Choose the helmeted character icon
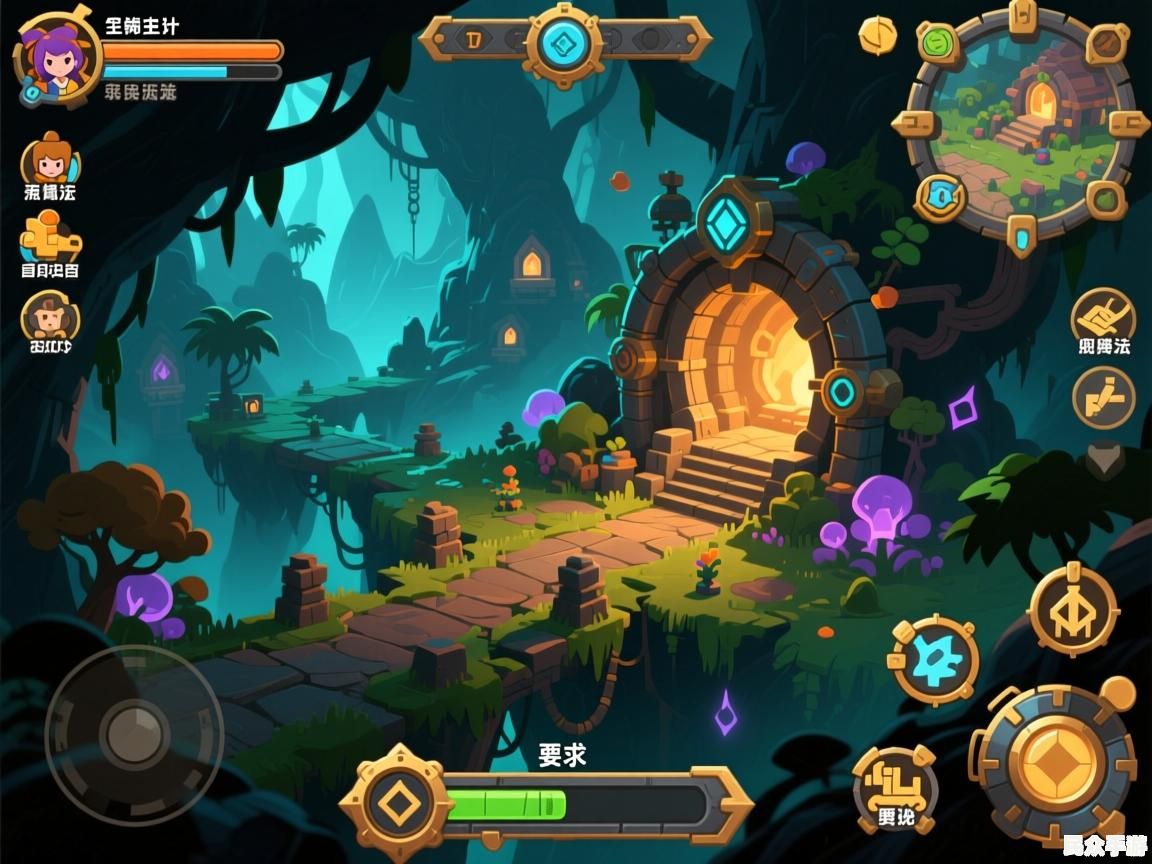The image size is (1152, 864). tap(48, 320)
